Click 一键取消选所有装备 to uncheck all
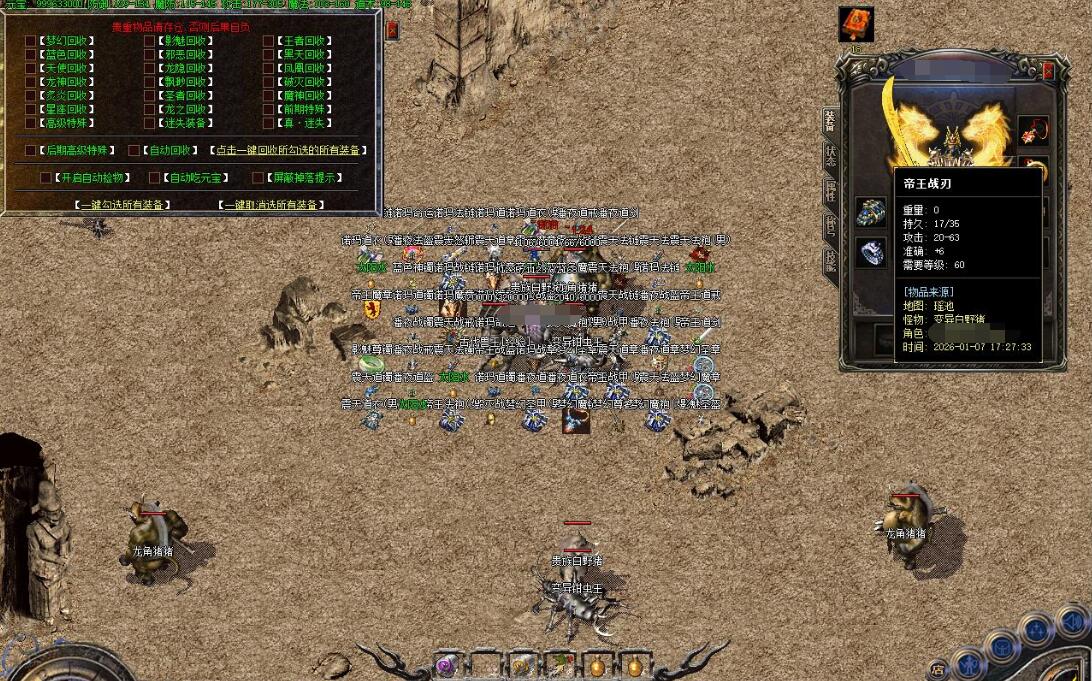 (271, 204)
